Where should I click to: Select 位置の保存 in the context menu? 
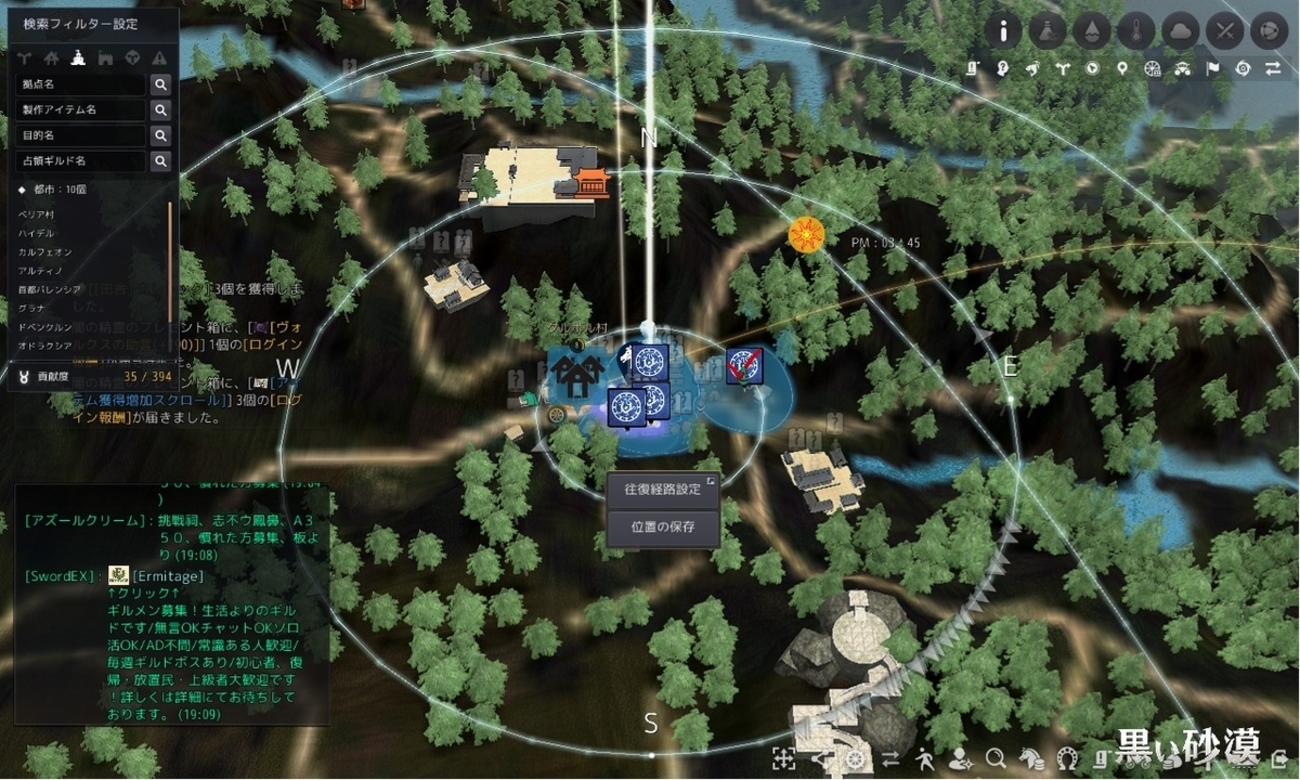click(x=662, y=527)
